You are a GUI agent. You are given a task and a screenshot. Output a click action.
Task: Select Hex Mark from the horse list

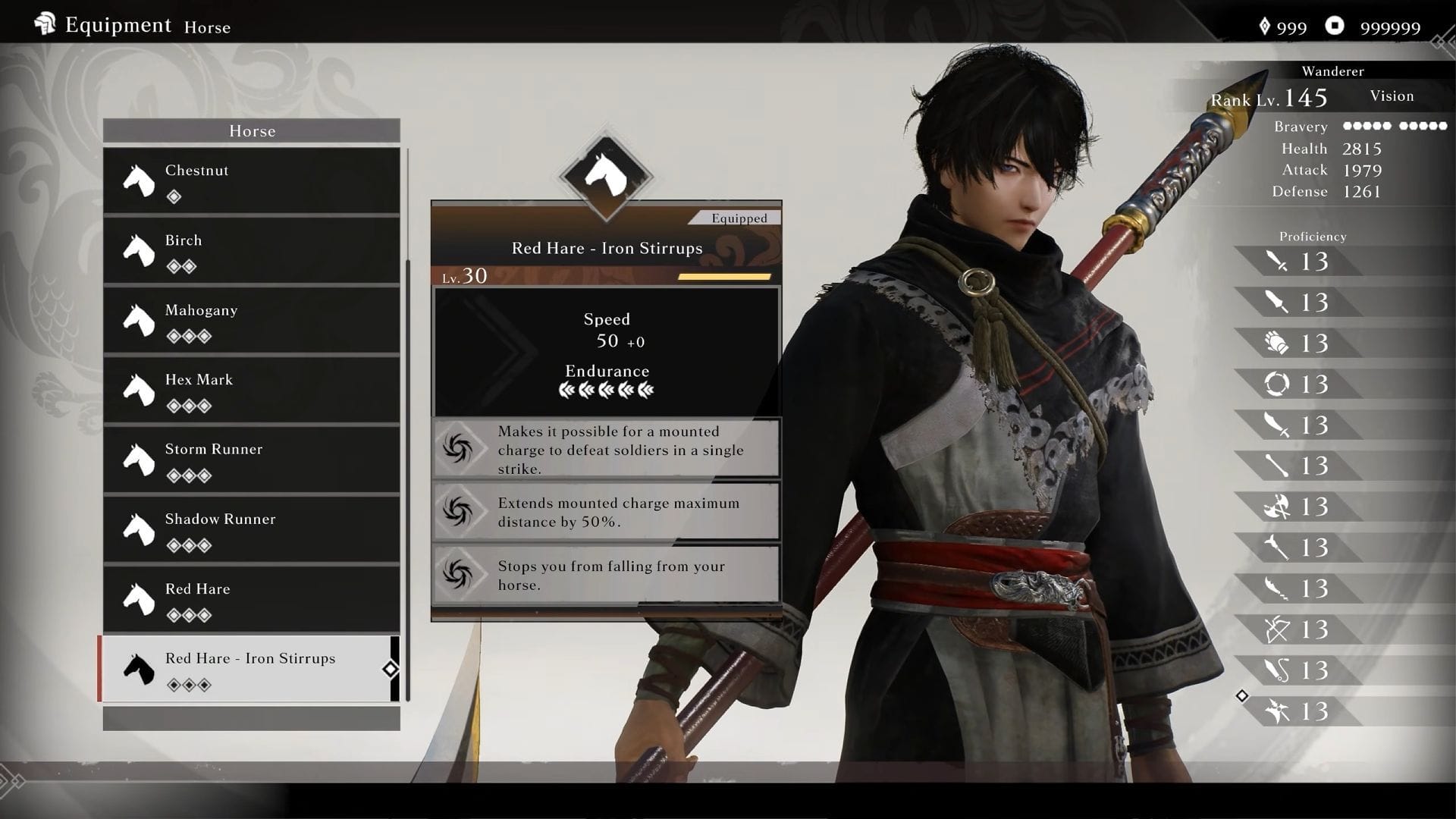(x=251, y=390)
